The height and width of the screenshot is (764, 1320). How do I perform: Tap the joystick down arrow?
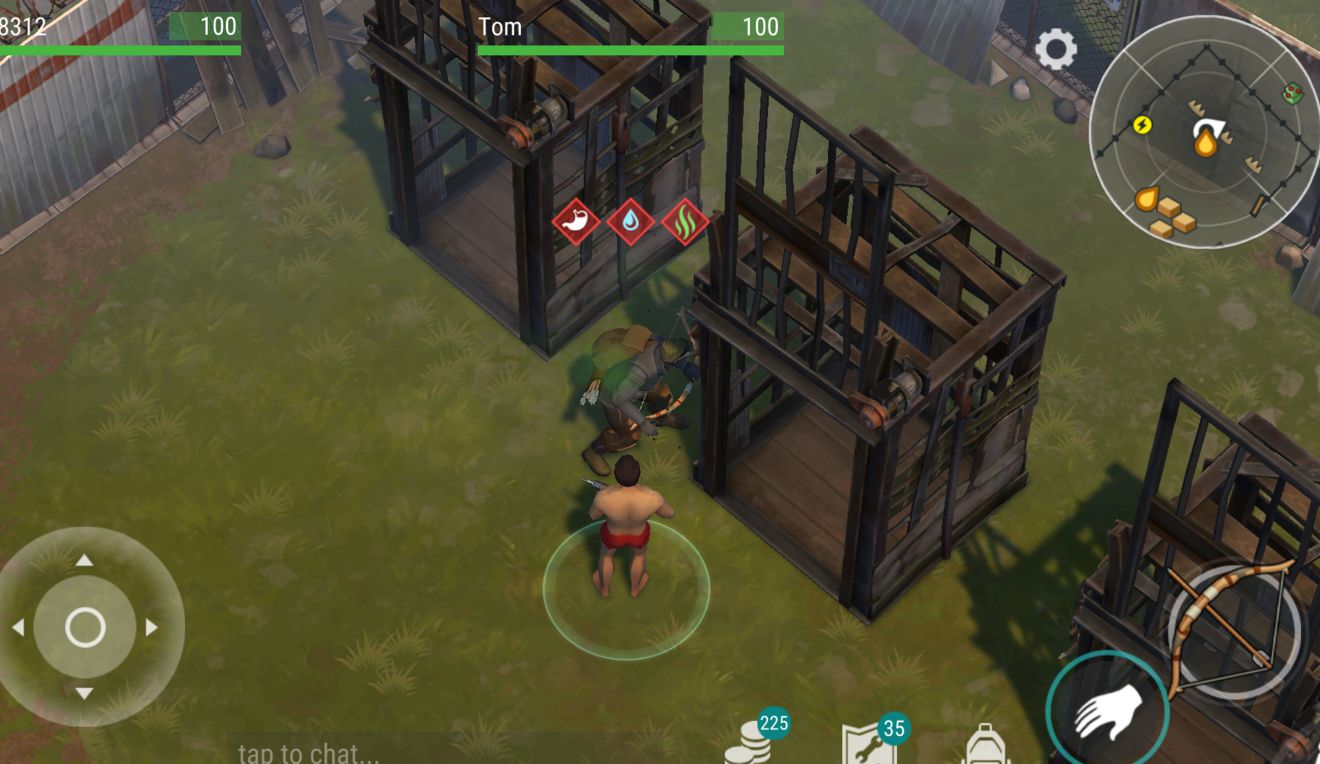pyautogui.click(x=85, y=694)
